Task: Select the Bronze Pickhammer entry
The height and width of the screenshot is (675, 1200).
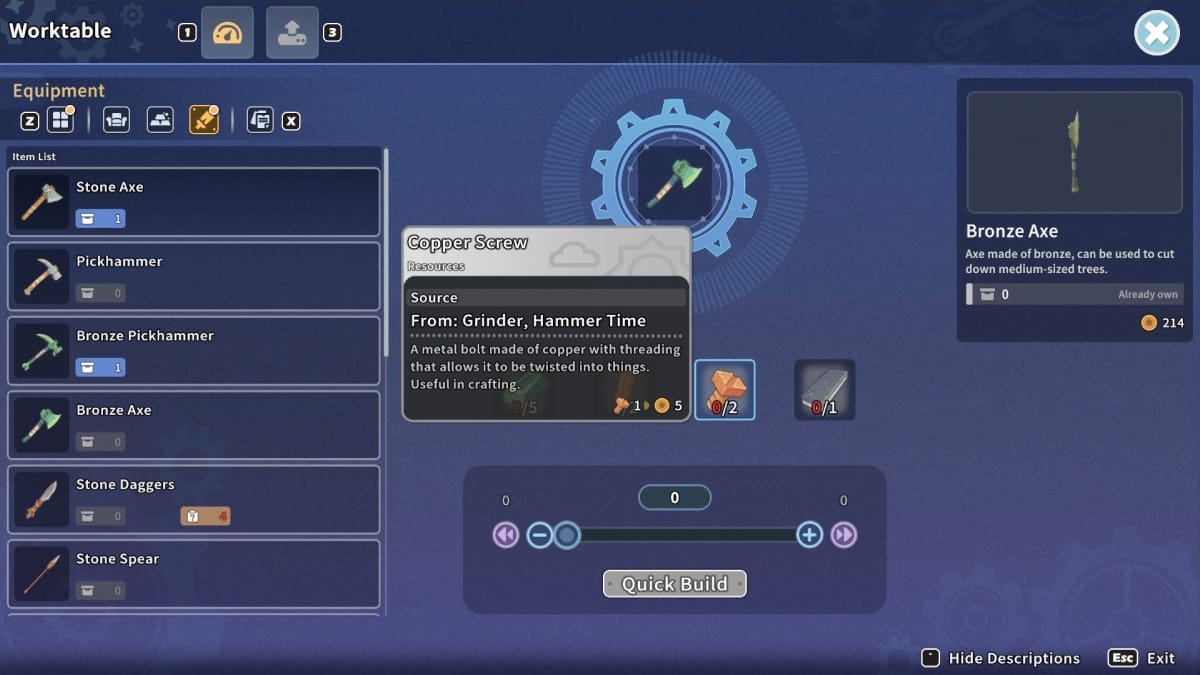Action: [x=194, y=351]
